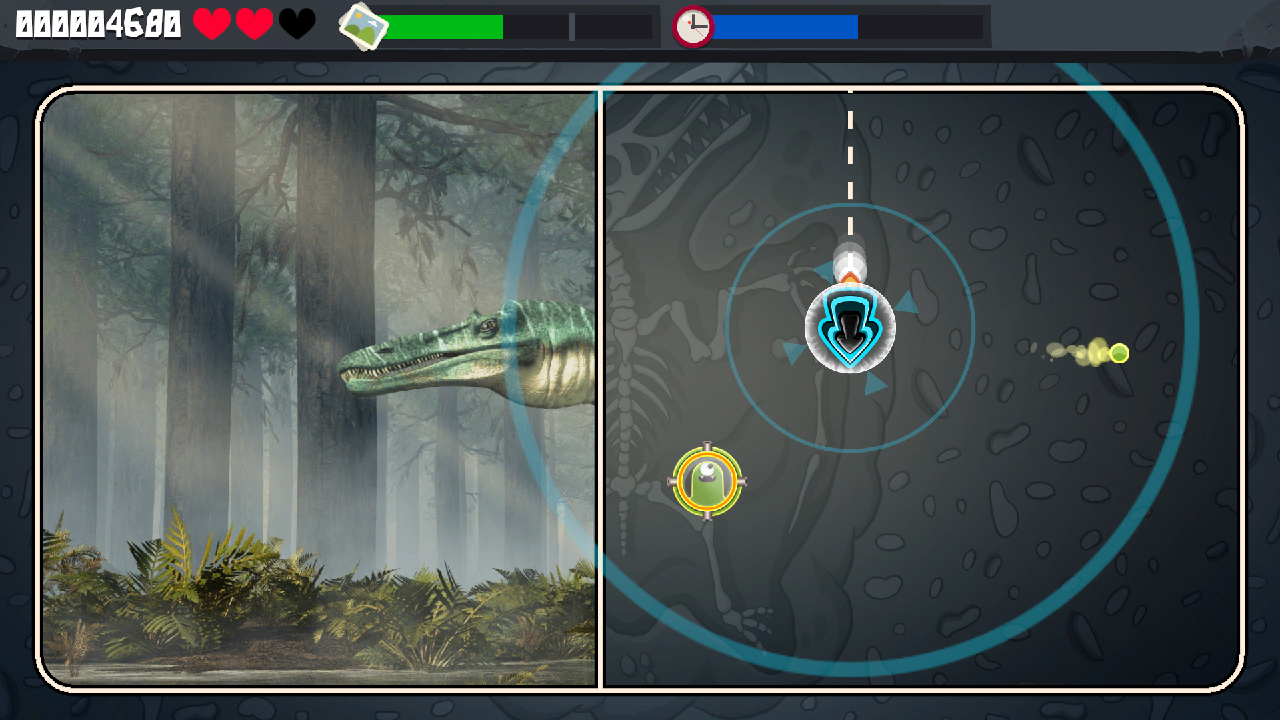
Task: Select the dinosaur photo viewfinder panel
Action: (320, 390)
